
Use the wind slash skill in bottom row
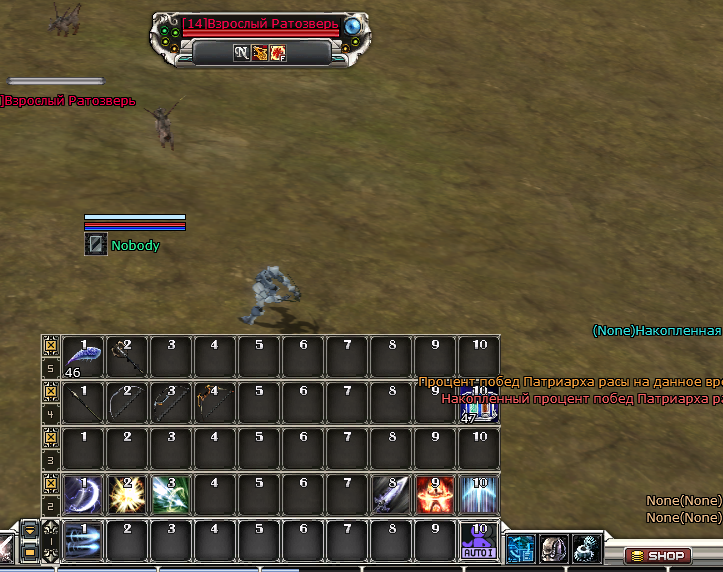[83, 542]
